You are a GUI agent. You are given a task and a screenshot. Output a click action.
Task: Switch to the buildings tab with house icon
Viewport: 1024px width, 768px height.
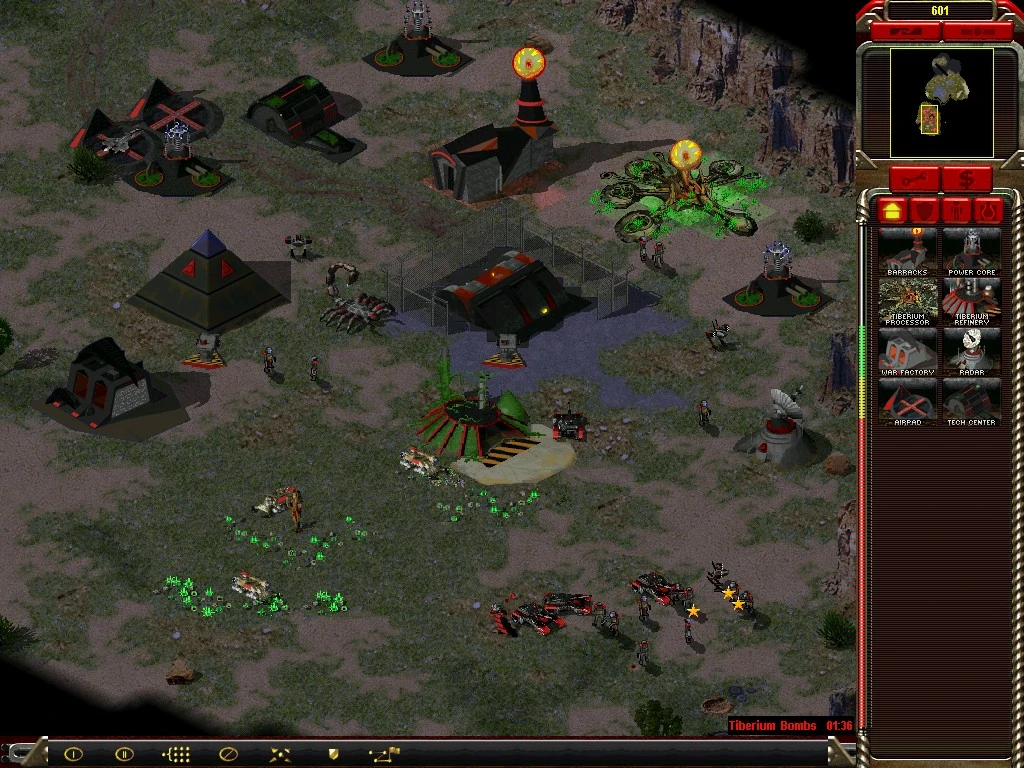tap(893, 211)
